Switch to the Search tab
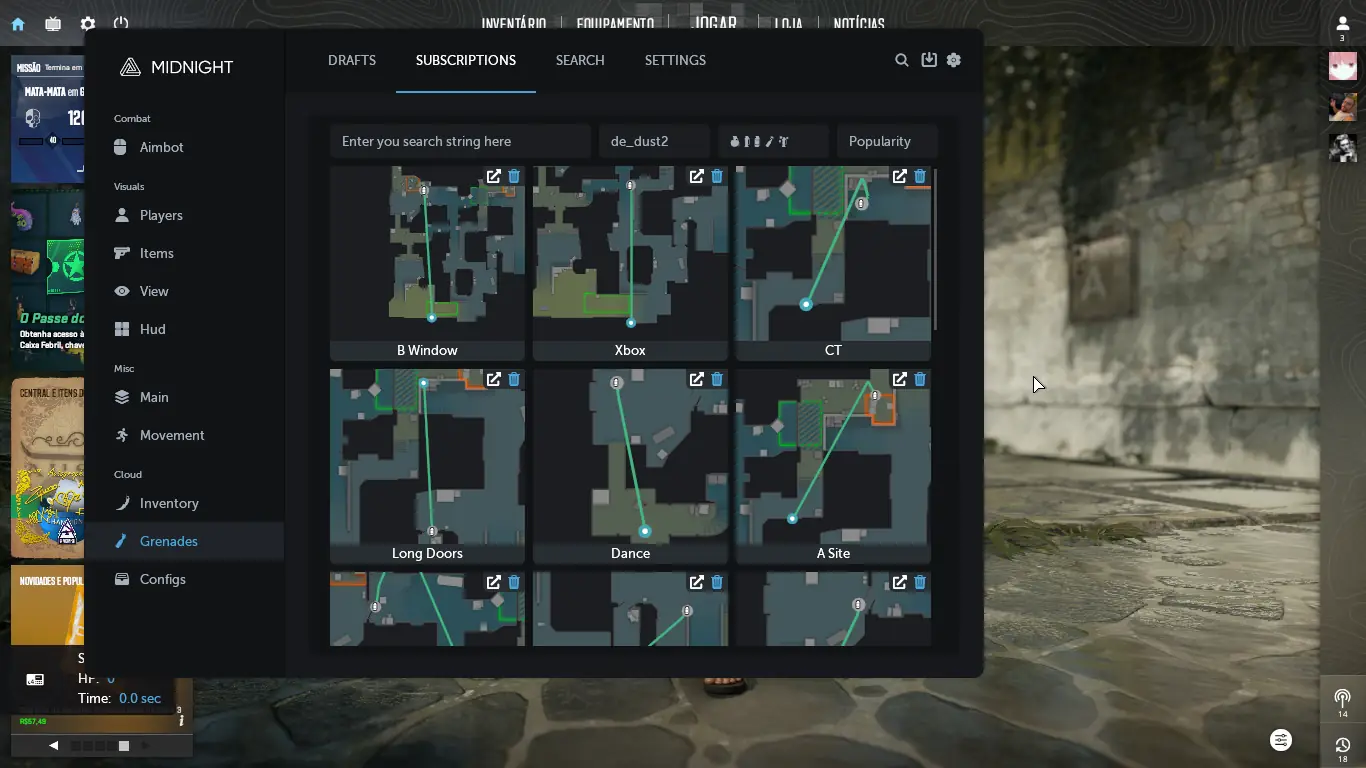Screen dimensions: 1366x768 [580, 60]
